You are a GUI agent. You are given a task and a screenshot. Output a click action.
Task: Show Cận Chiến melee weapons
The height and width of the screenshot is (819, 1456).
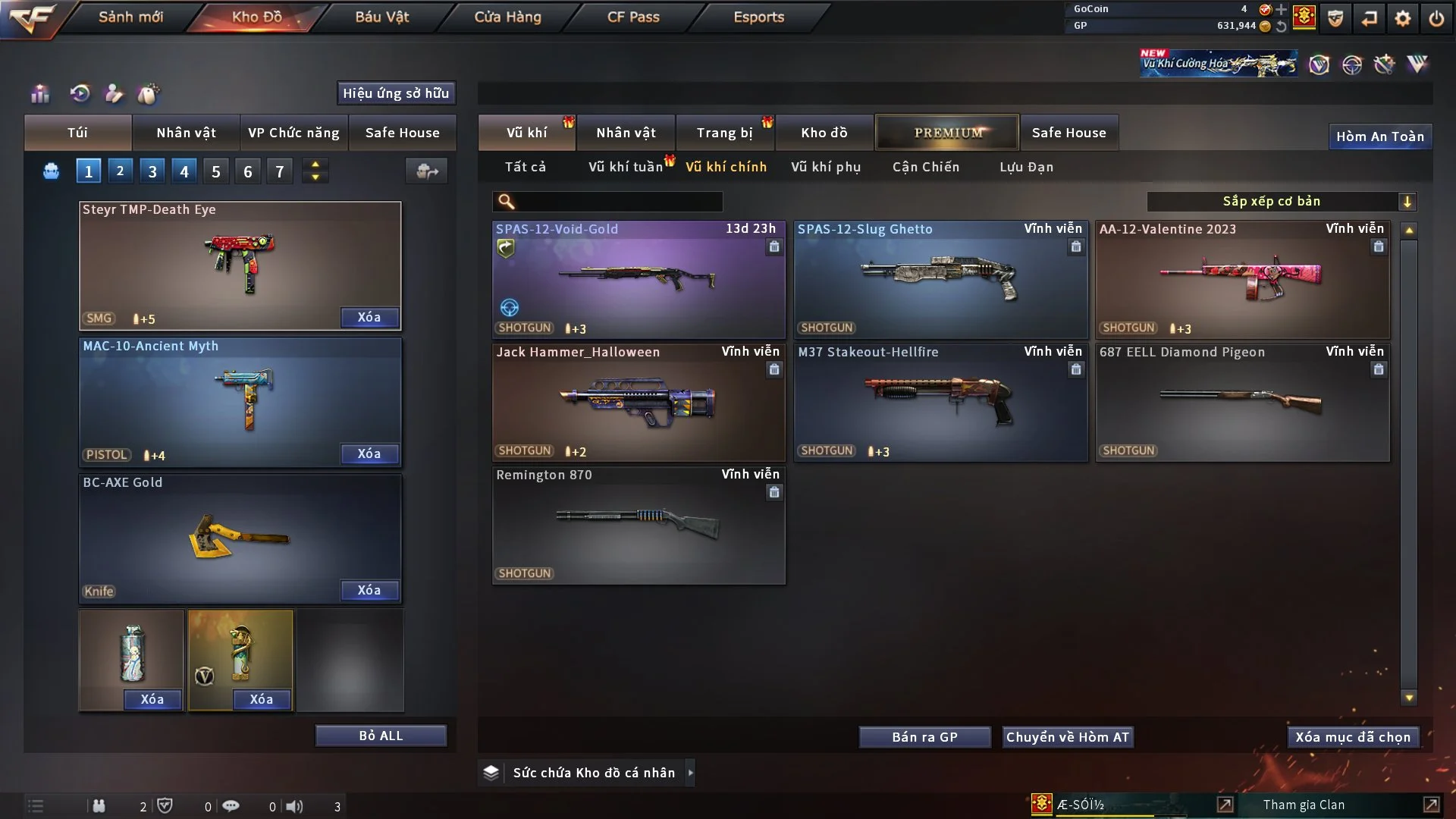tap(925, 167)
